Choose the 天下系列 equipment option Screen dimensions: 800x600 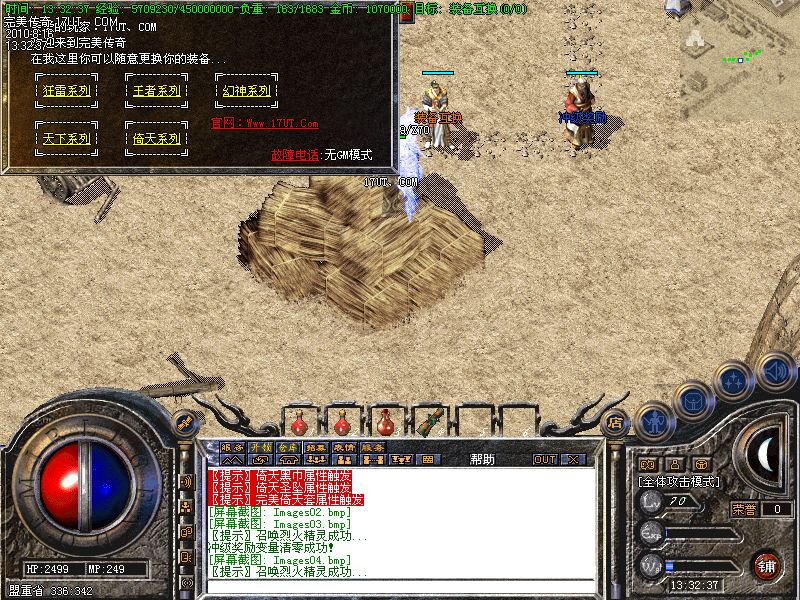[x=67, y=138]
